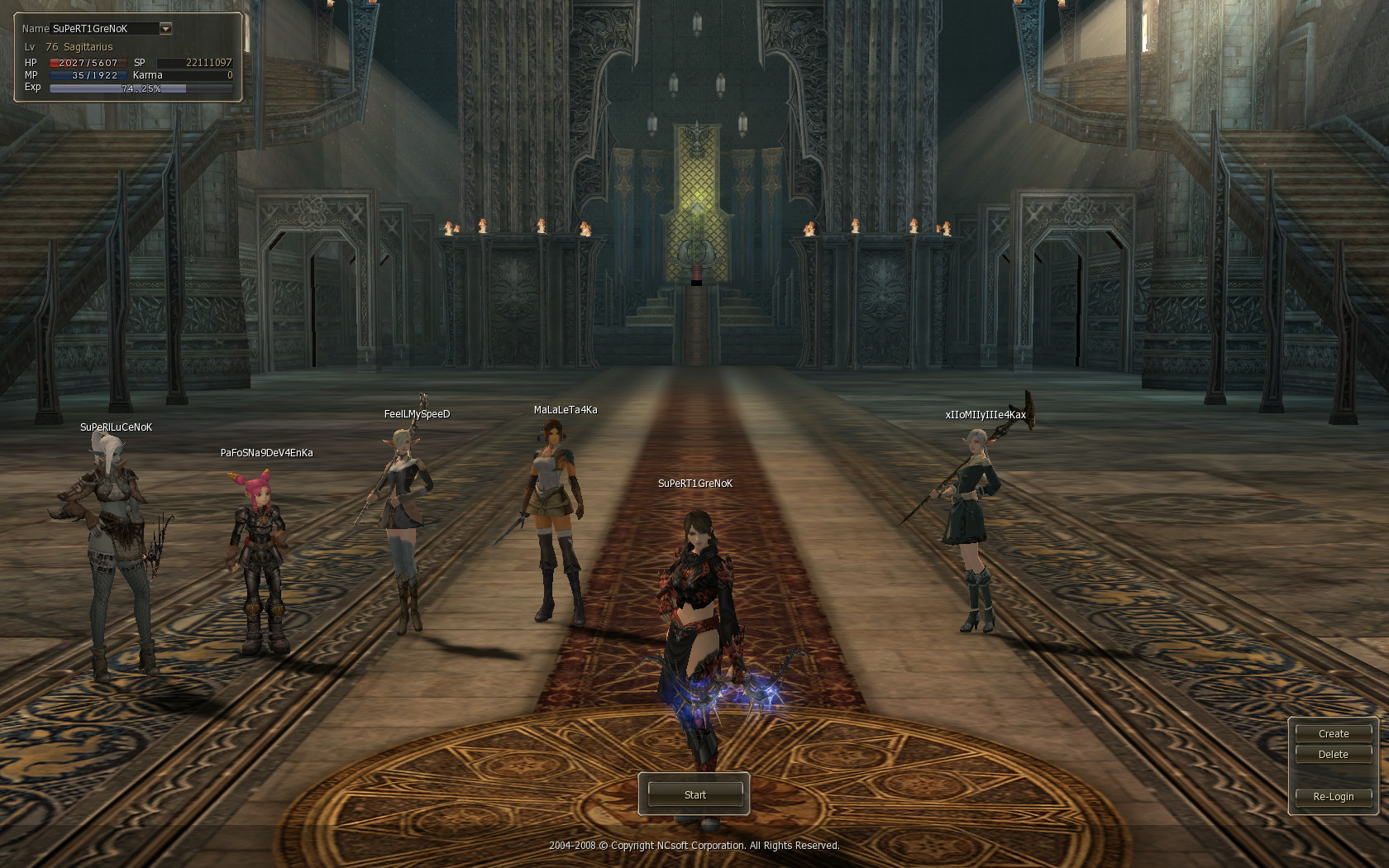Select the character xIIoMIIyIIIe4Kax

973,529
